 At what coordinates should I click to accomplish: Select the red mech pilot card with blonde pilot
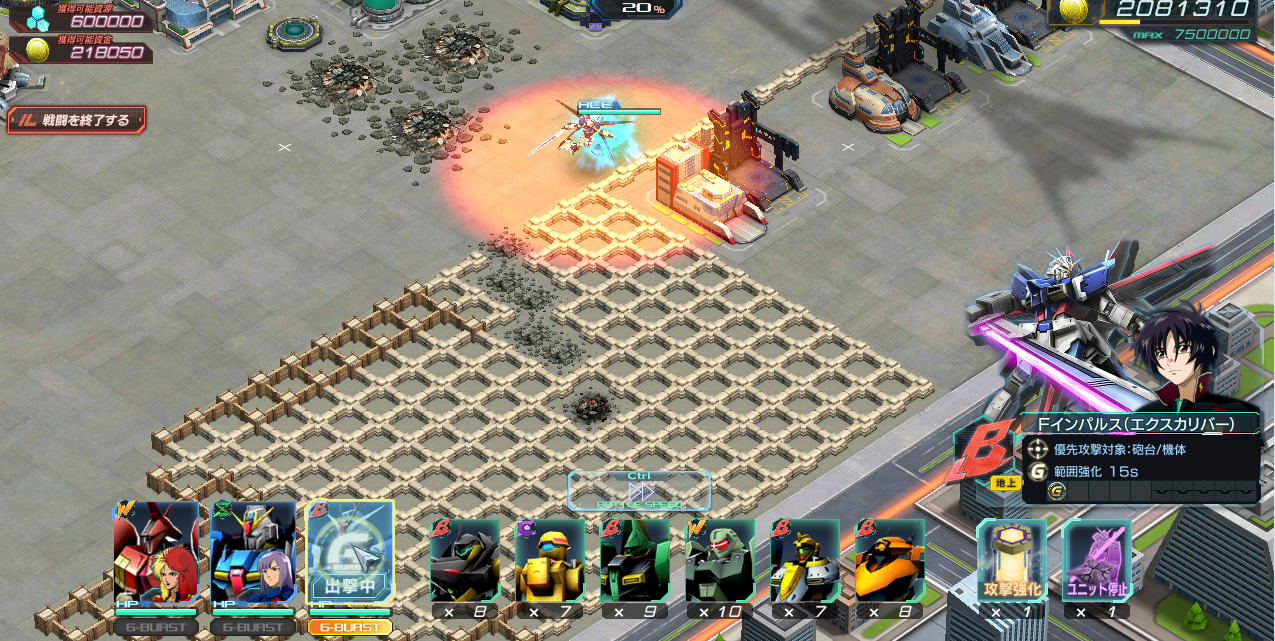tap(155, 554)
